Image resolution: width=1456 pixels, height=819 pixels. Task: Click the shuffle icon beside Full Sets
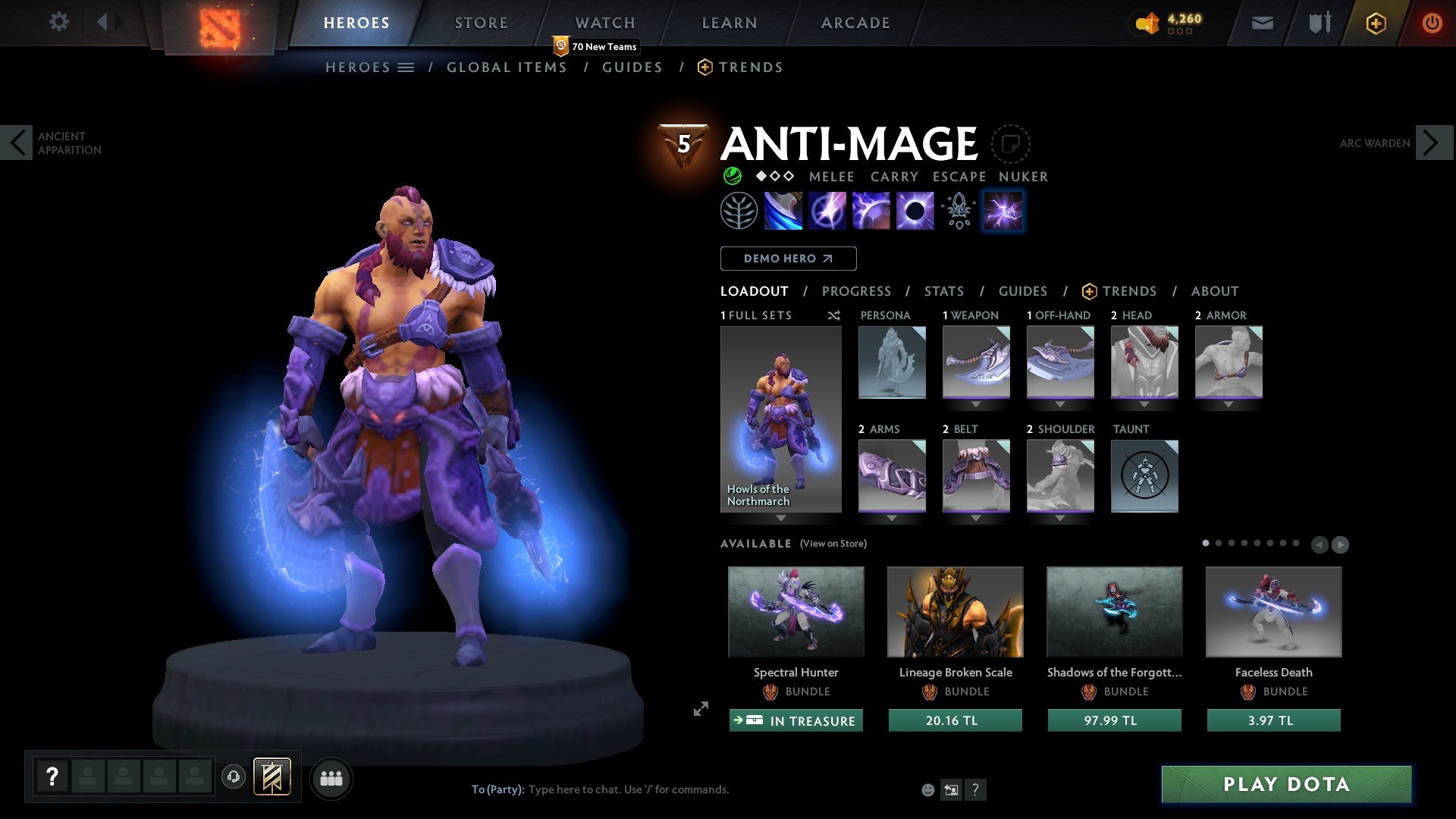point(833,315)
